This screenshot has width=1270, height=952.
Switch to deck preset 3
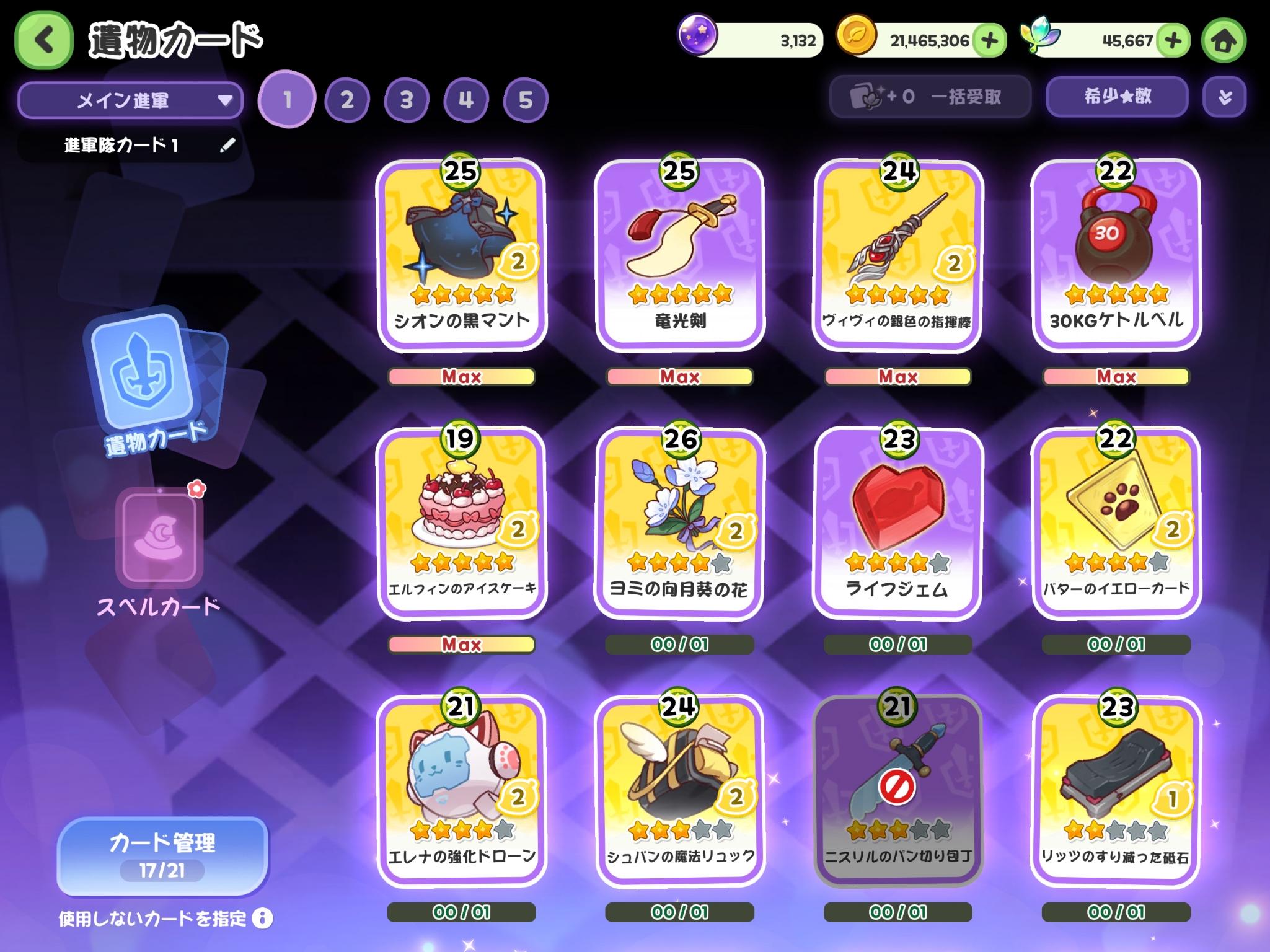(406, 100)
